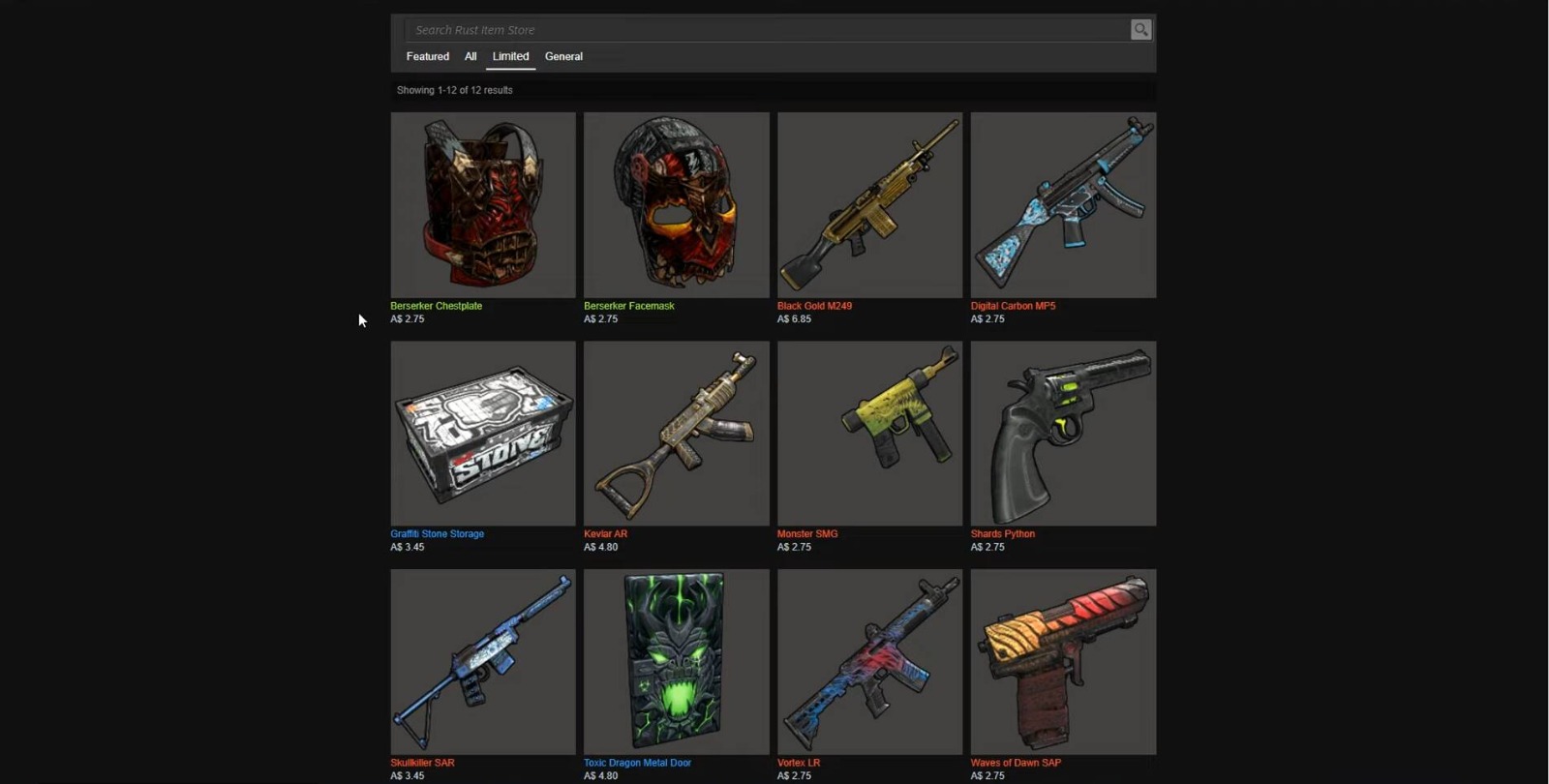Open the Waves of Dawn SAP thumbnail
1549x784 pixels.
point(1062,662)
